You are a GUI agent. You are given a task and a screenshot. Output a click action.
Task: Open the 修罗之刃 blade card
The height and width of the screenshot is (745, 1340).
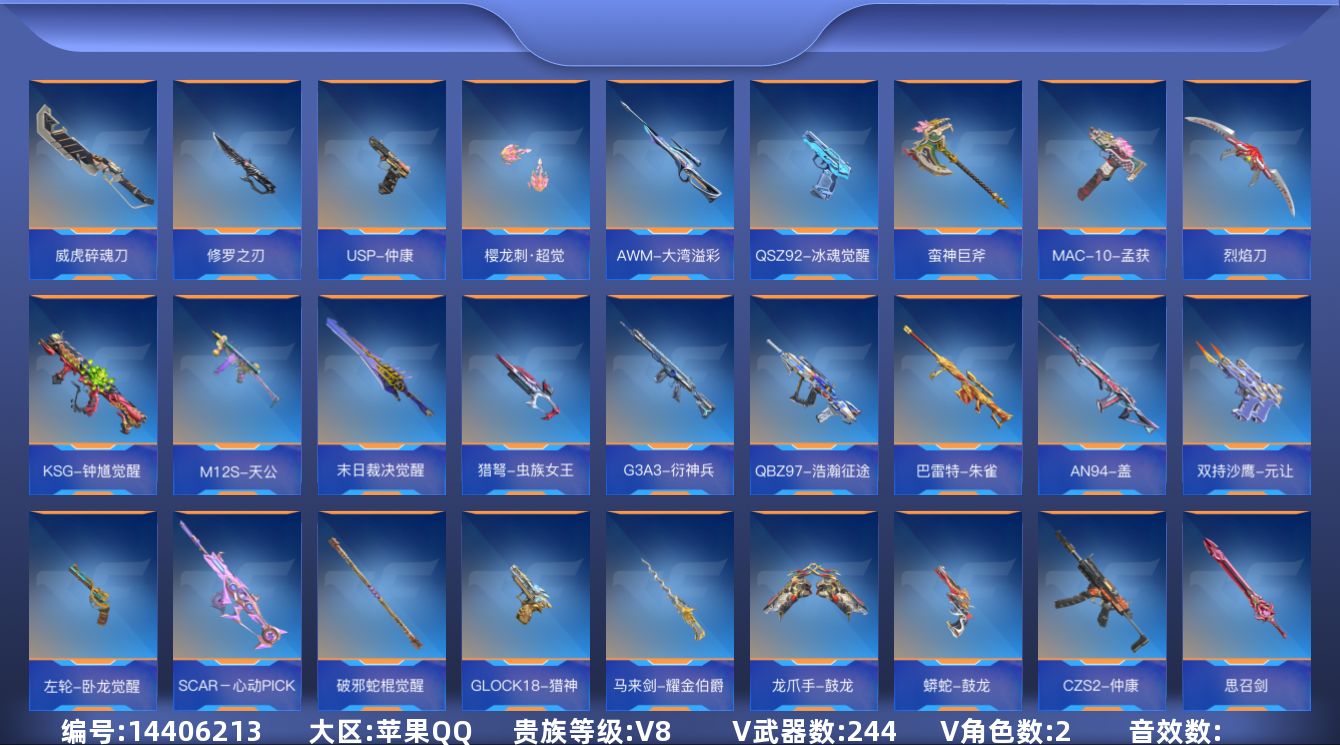(236, 170)
